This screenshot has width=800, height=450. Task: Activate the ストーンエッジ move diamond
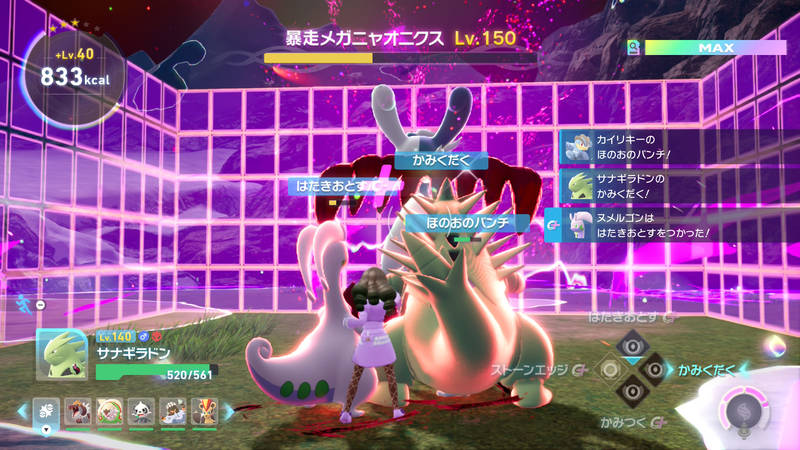[x=609, y=370]
